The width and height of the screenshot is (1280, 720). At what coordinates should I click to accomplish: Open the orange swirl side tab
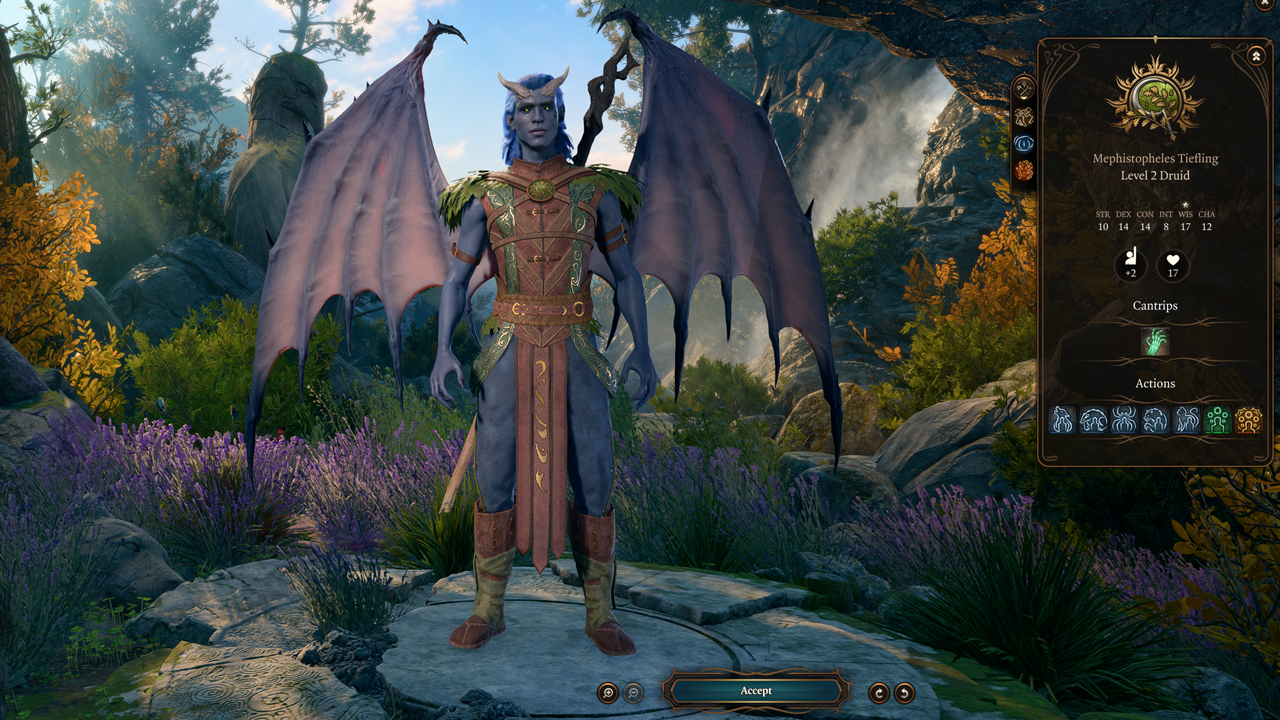point(1024,171)
